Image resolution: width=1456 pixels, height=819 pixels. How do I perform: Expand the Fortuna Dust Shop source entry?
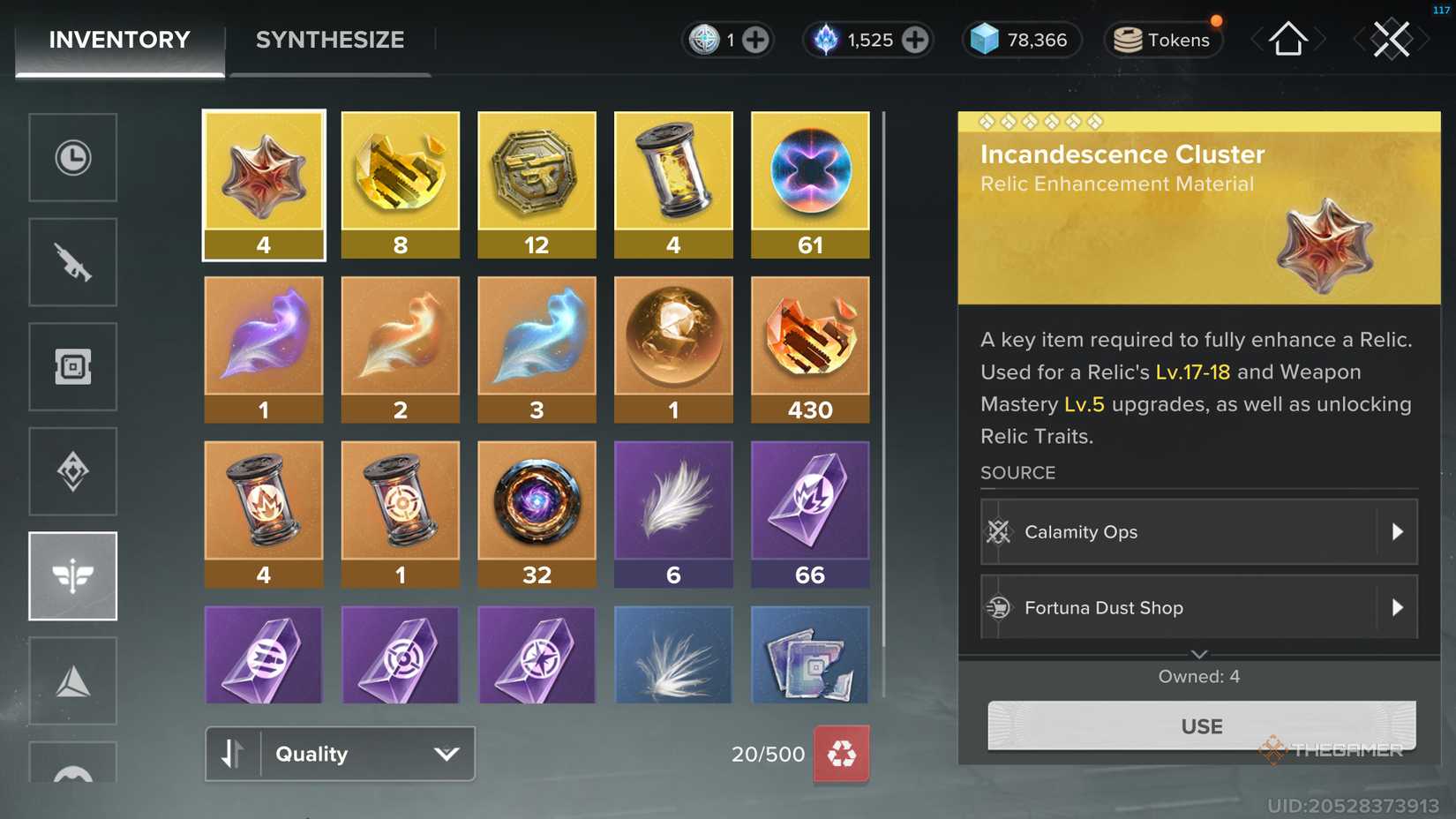click(x=1397, y=607)
